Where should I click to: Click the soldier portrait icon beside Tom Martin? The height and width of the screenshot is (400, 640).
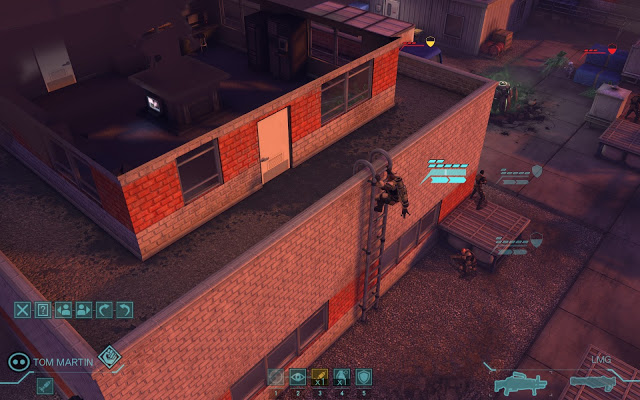pos(18,361)
